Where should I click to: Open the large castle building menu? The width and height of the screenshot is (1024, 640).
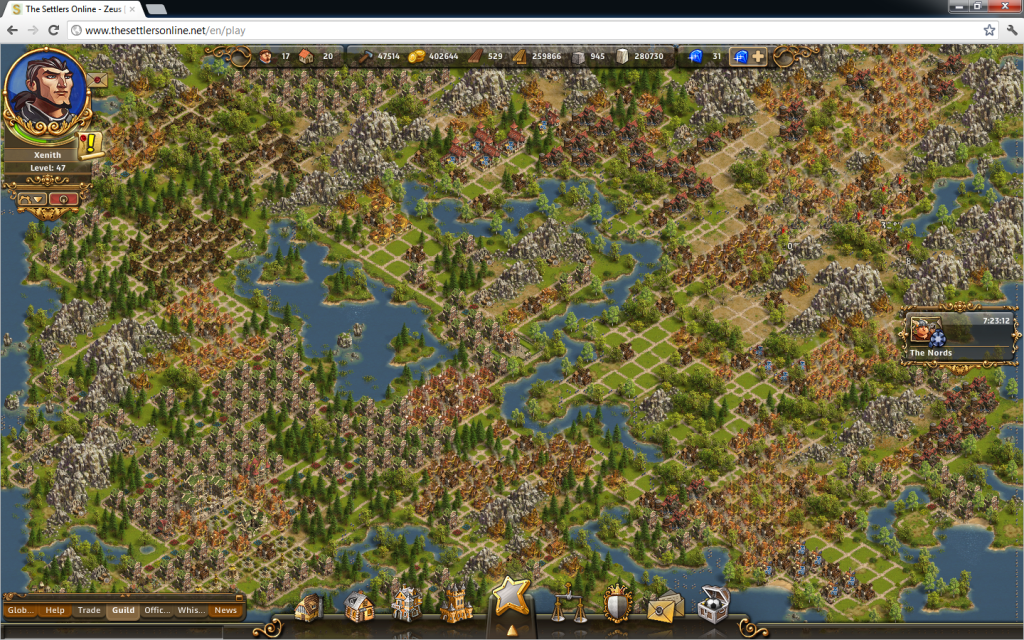tap(456, 603)
